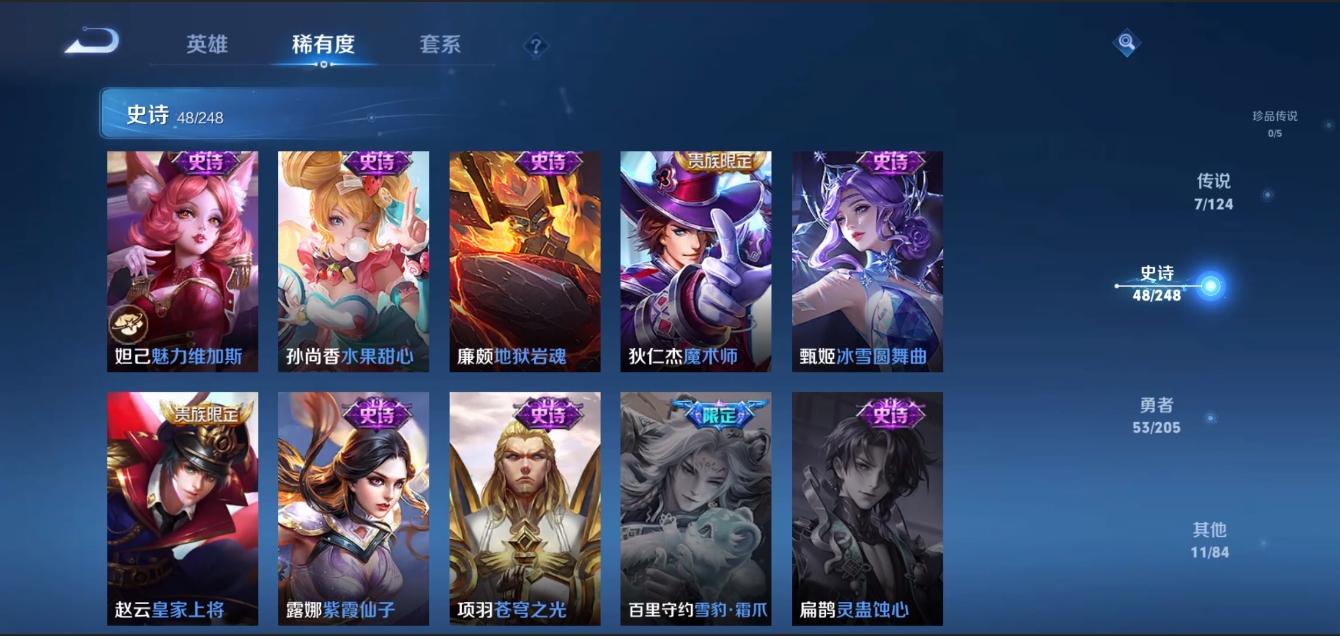View 廉颇 地狱岩魂 skin card
This screenshot has height=636, width=1340.
pos(525,262)
